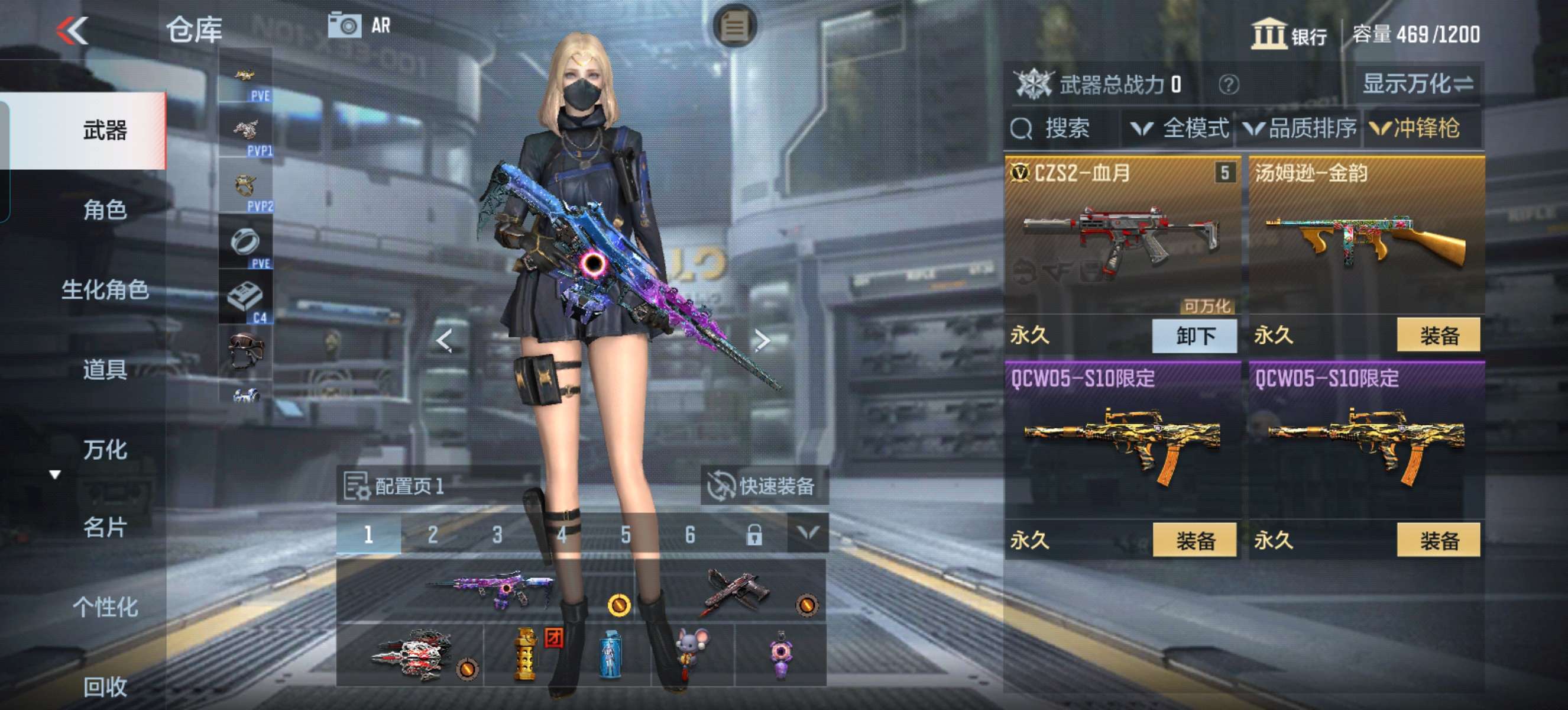Open the 银行 bank

pos(1288,35)
